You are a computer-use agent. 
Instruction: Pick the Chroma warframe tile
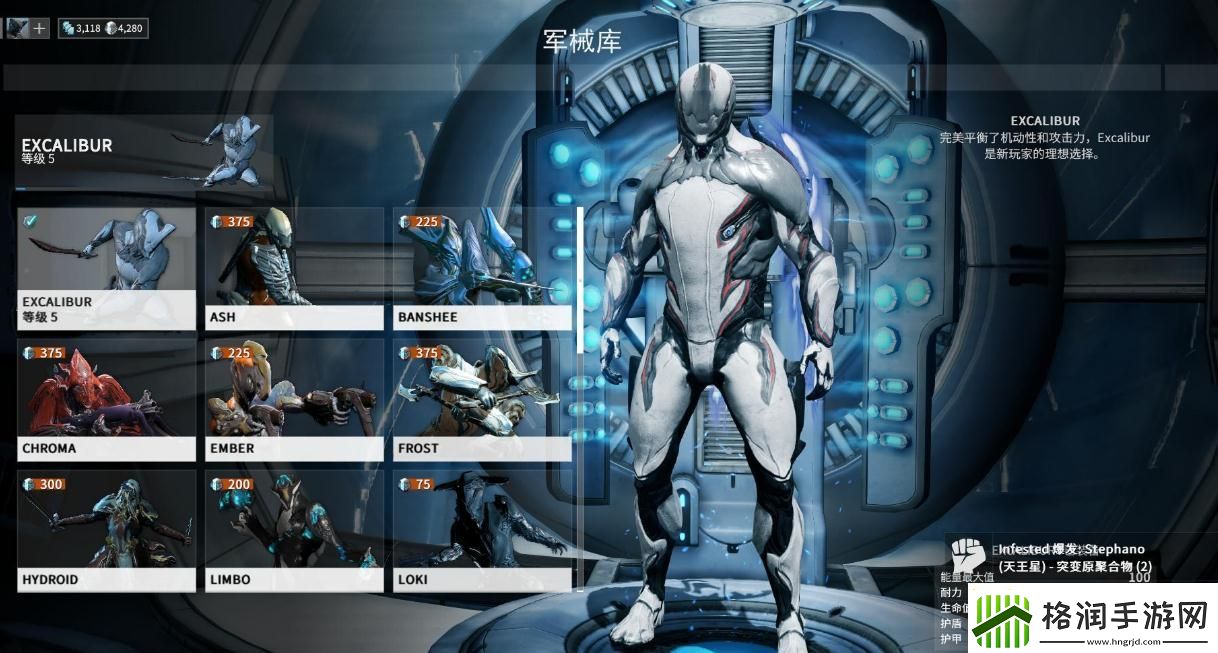(x=106, y=400)
